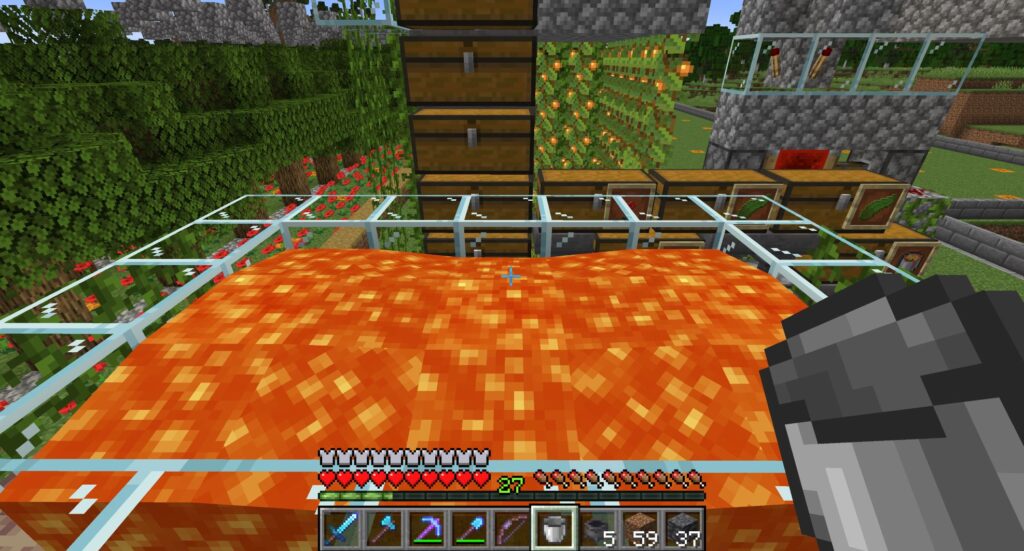
Task: Choose the enchanted pickaxe slot
Action: click(x=426, y=527)
